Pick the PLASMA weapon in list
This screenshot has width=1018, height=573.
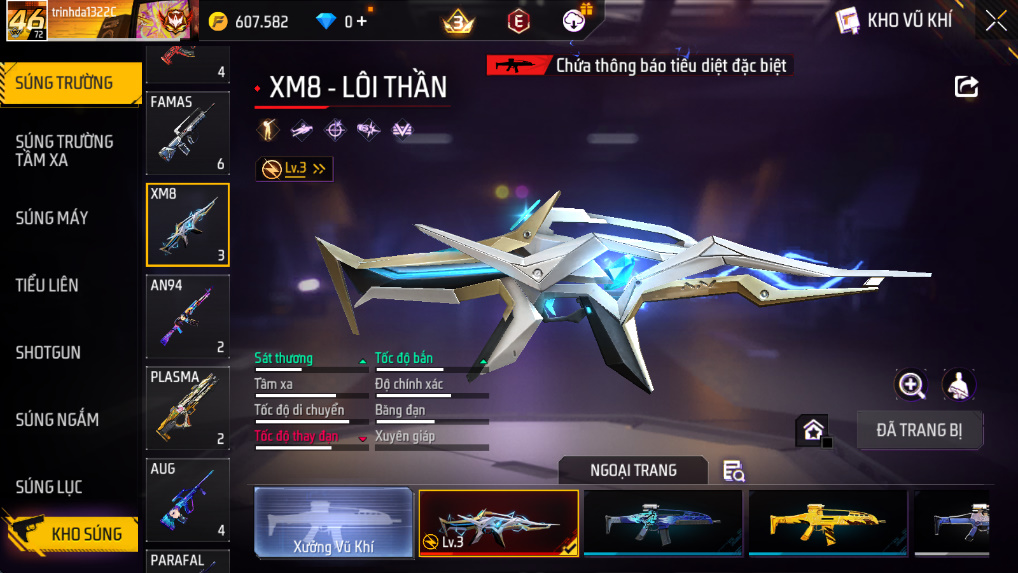[188, 408]
